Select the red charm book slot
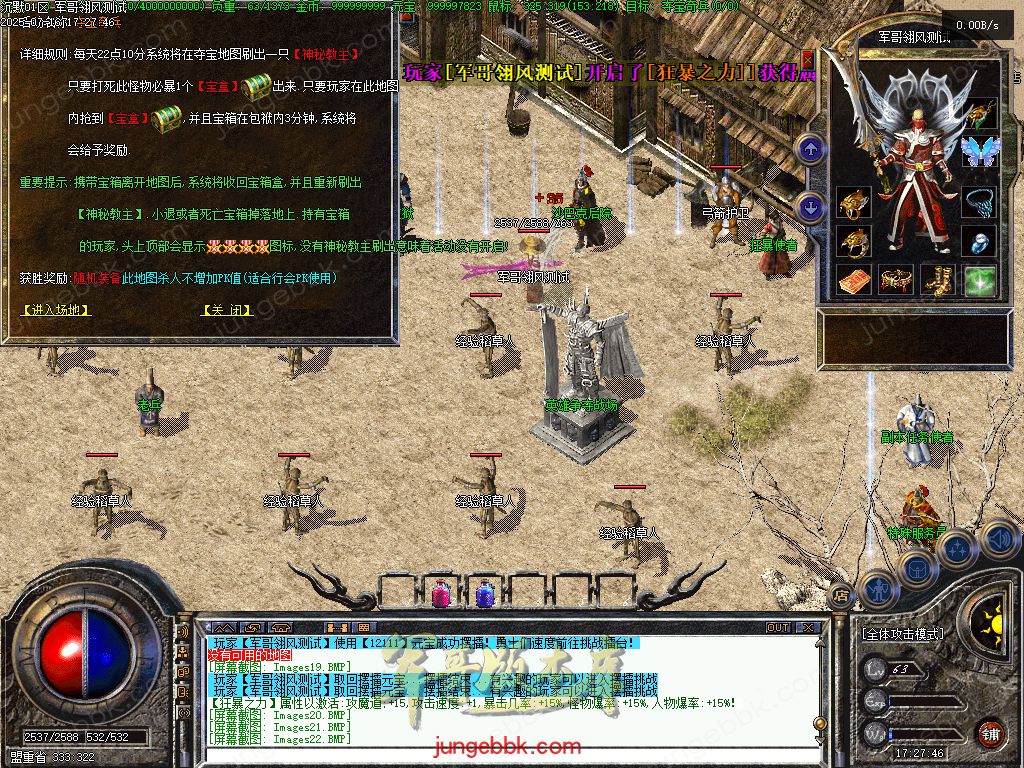 tap(853, 281)
